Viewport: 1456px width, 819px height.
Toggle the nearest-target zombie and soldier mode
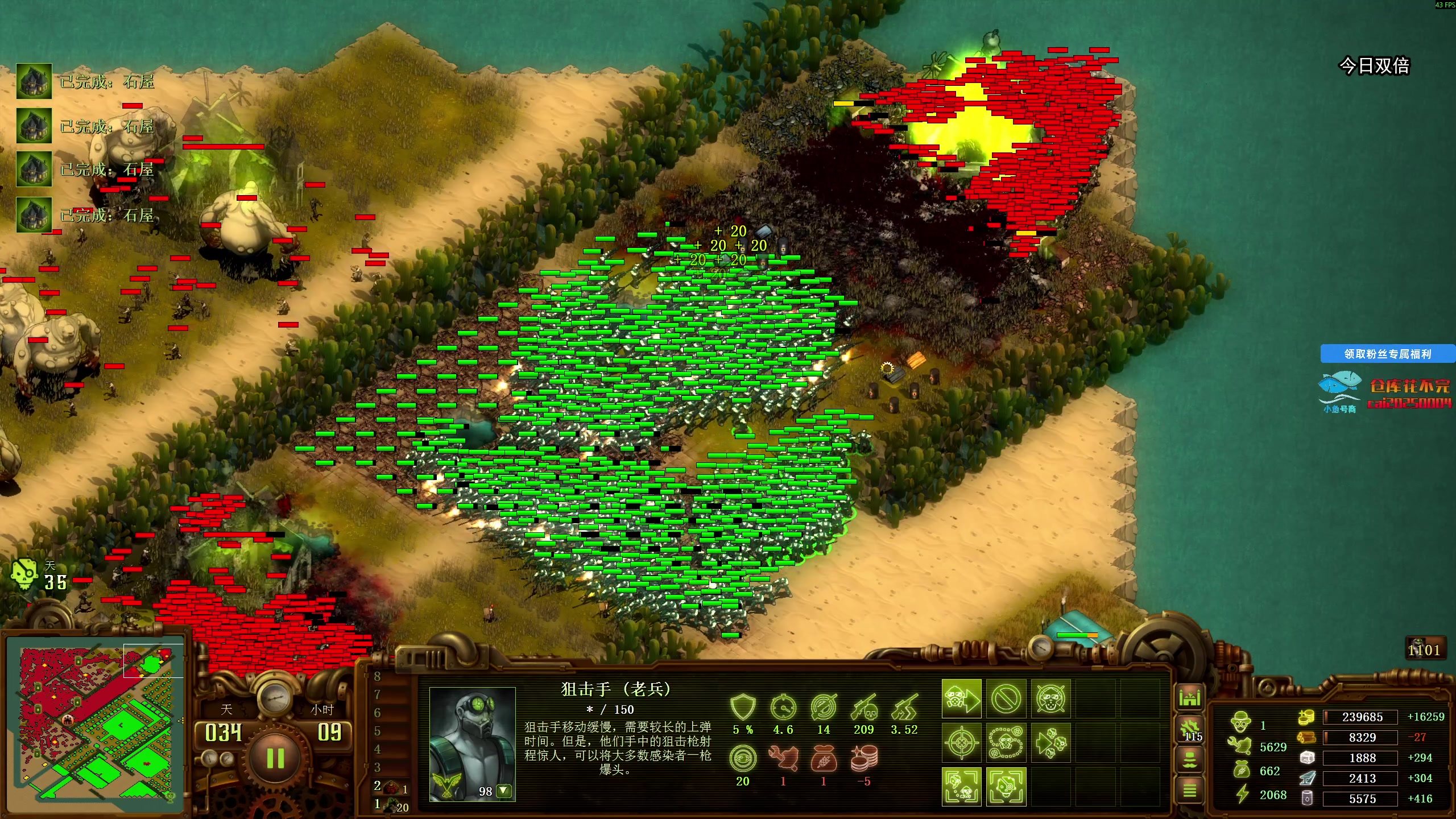(961, 787)
